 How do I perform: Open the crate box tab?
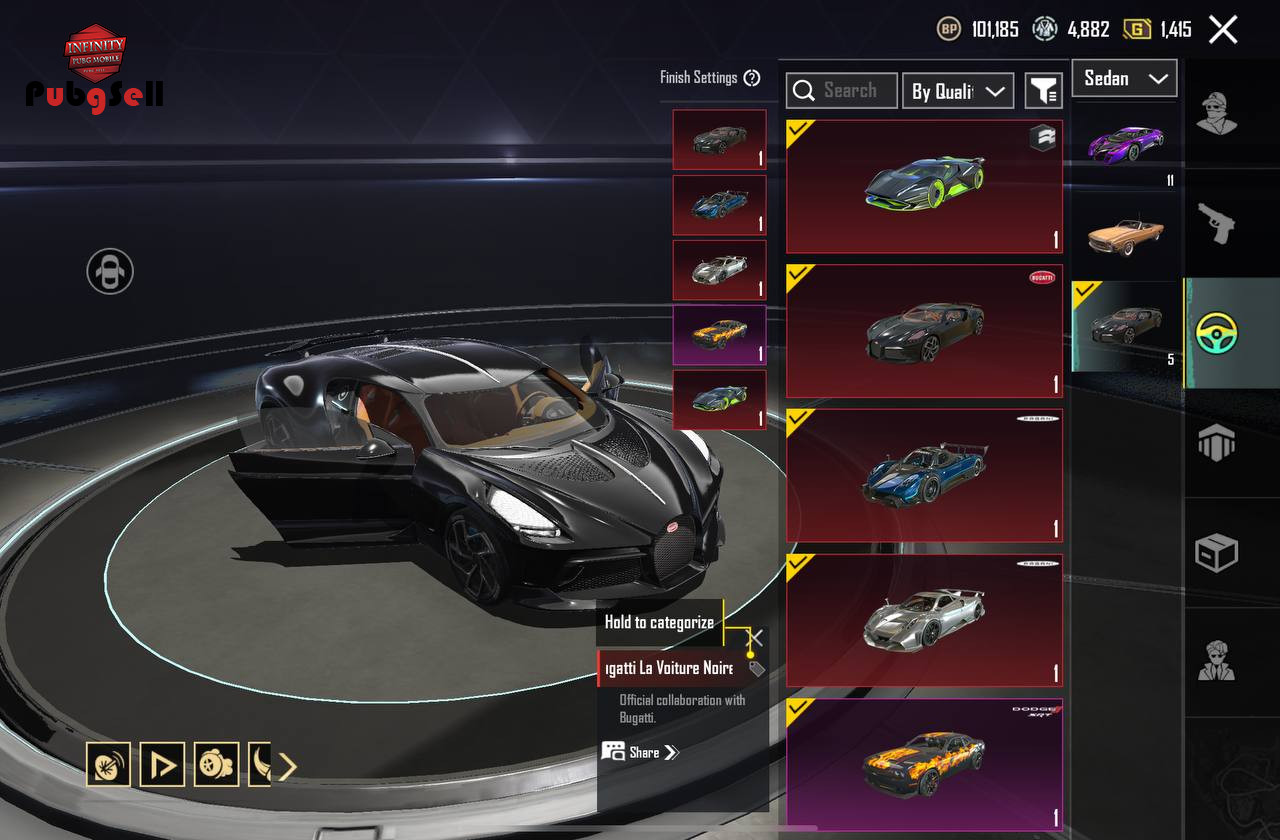coord(1217,552)
